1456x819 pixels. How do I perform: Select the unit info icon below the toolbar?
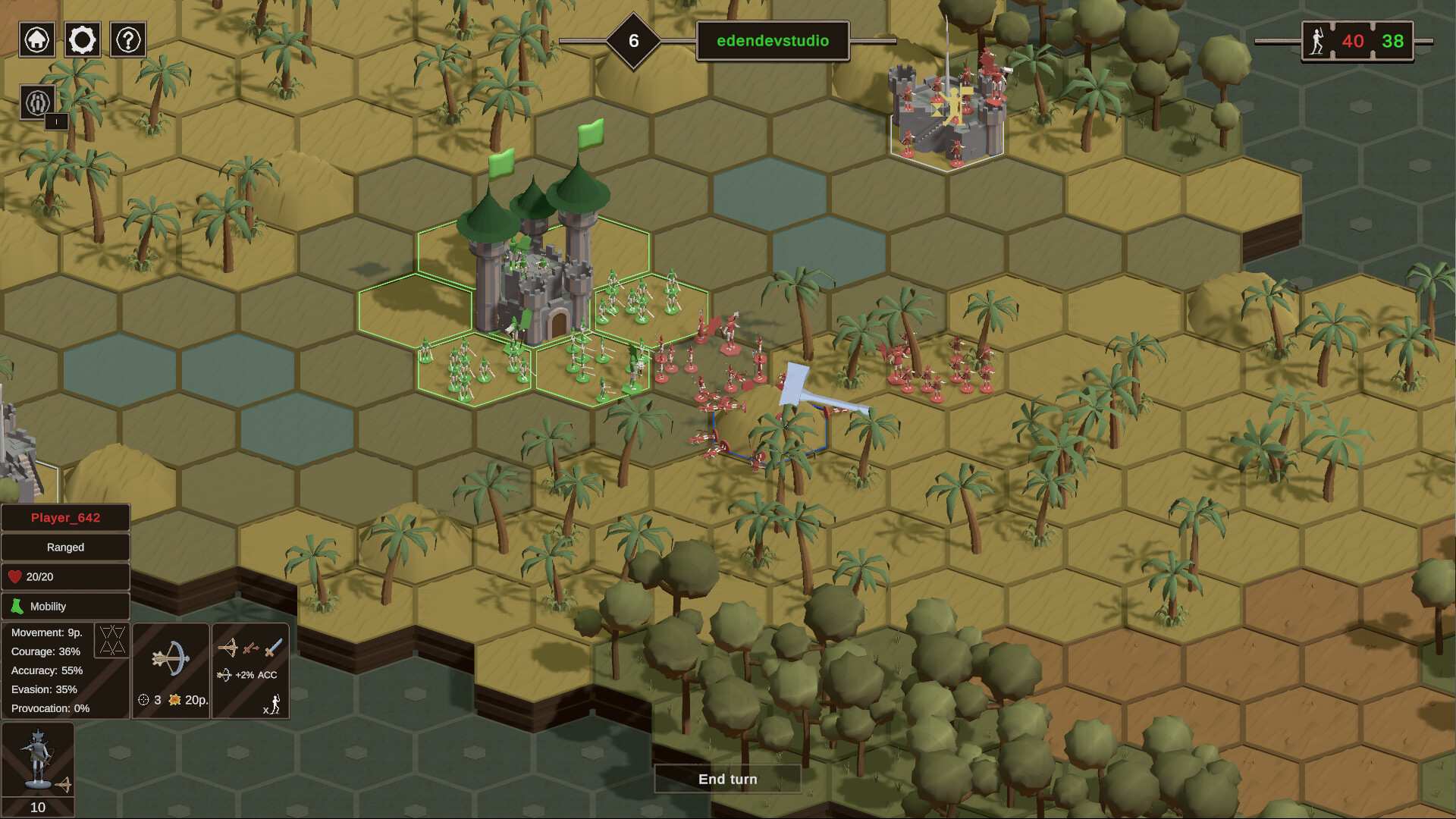pyautogui.click(x=36, y=102)
